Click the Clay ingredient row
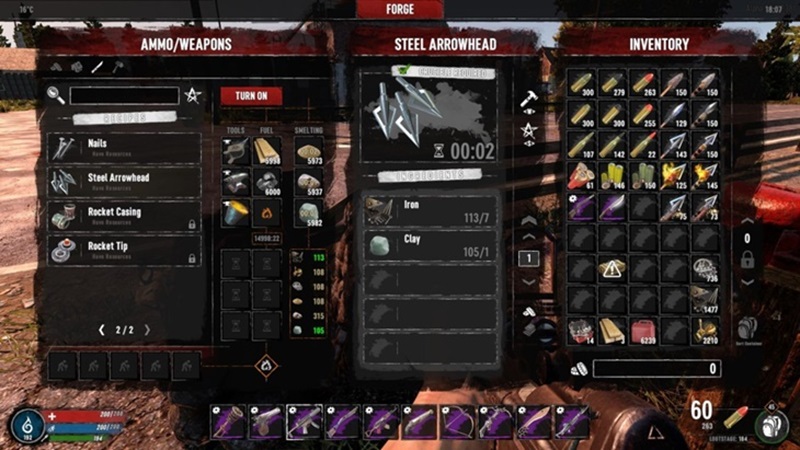Viewport: 800px width, 450px height. click(430, 245)
